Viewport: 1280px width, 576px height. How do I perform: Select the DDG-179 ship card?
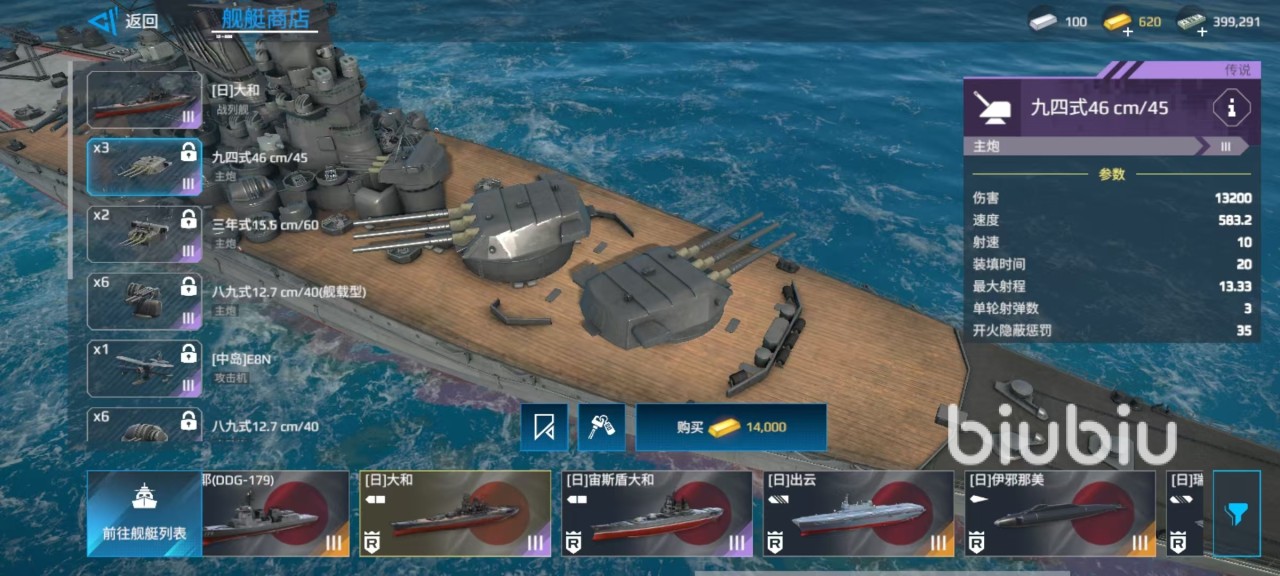click(276, 513)
